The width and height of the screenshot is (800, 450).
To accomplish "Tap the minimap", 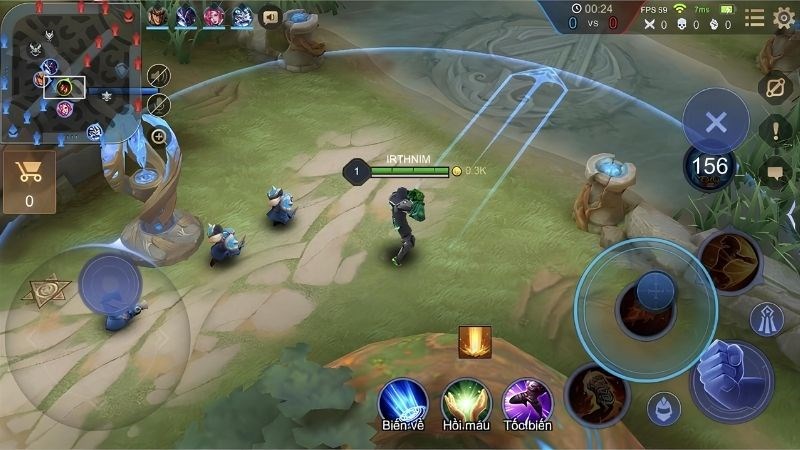I will [70, 70].
